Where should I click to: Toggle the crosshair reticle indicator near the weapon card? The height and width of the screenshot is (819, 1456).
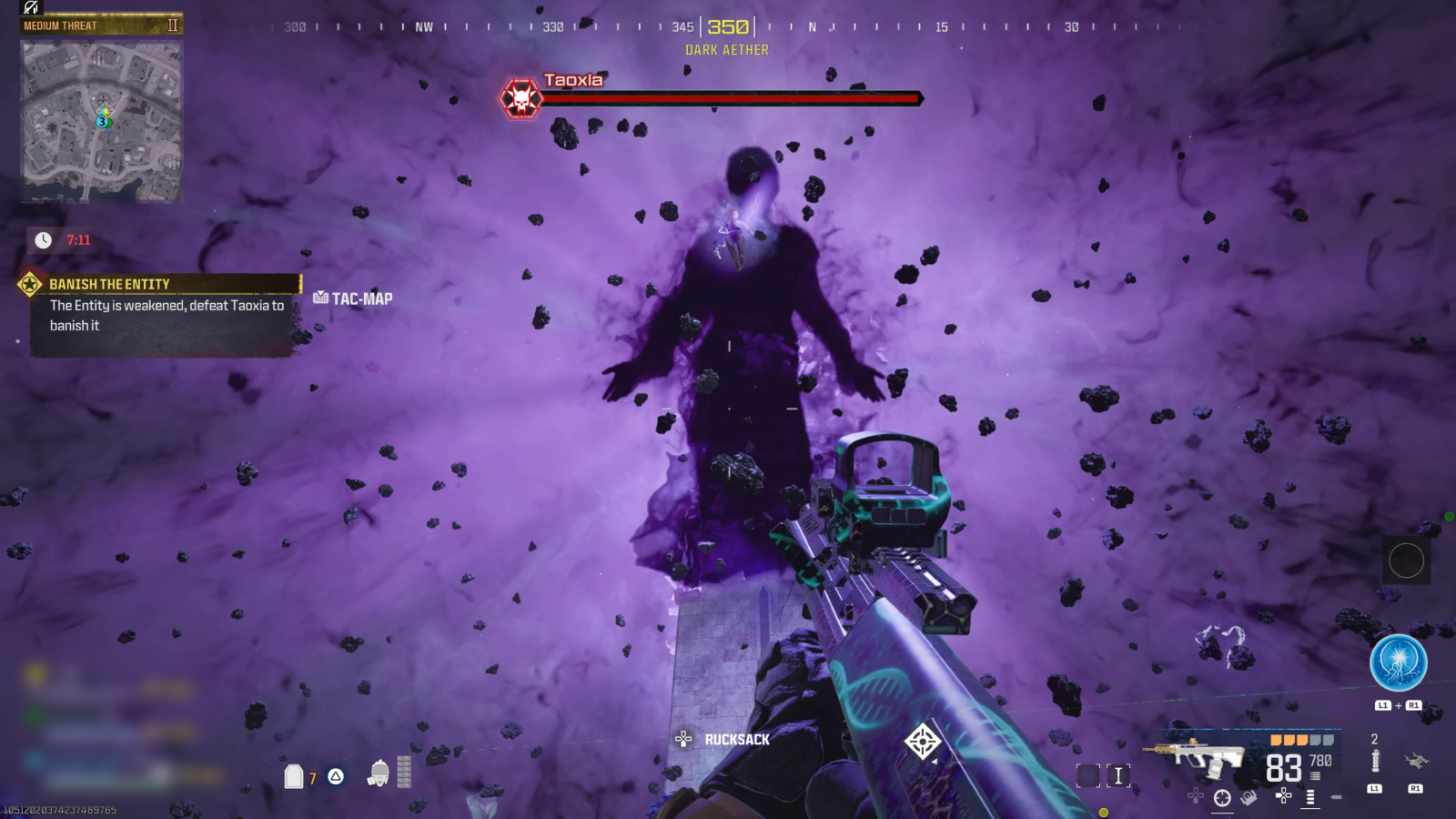[x=1221, y=797]
